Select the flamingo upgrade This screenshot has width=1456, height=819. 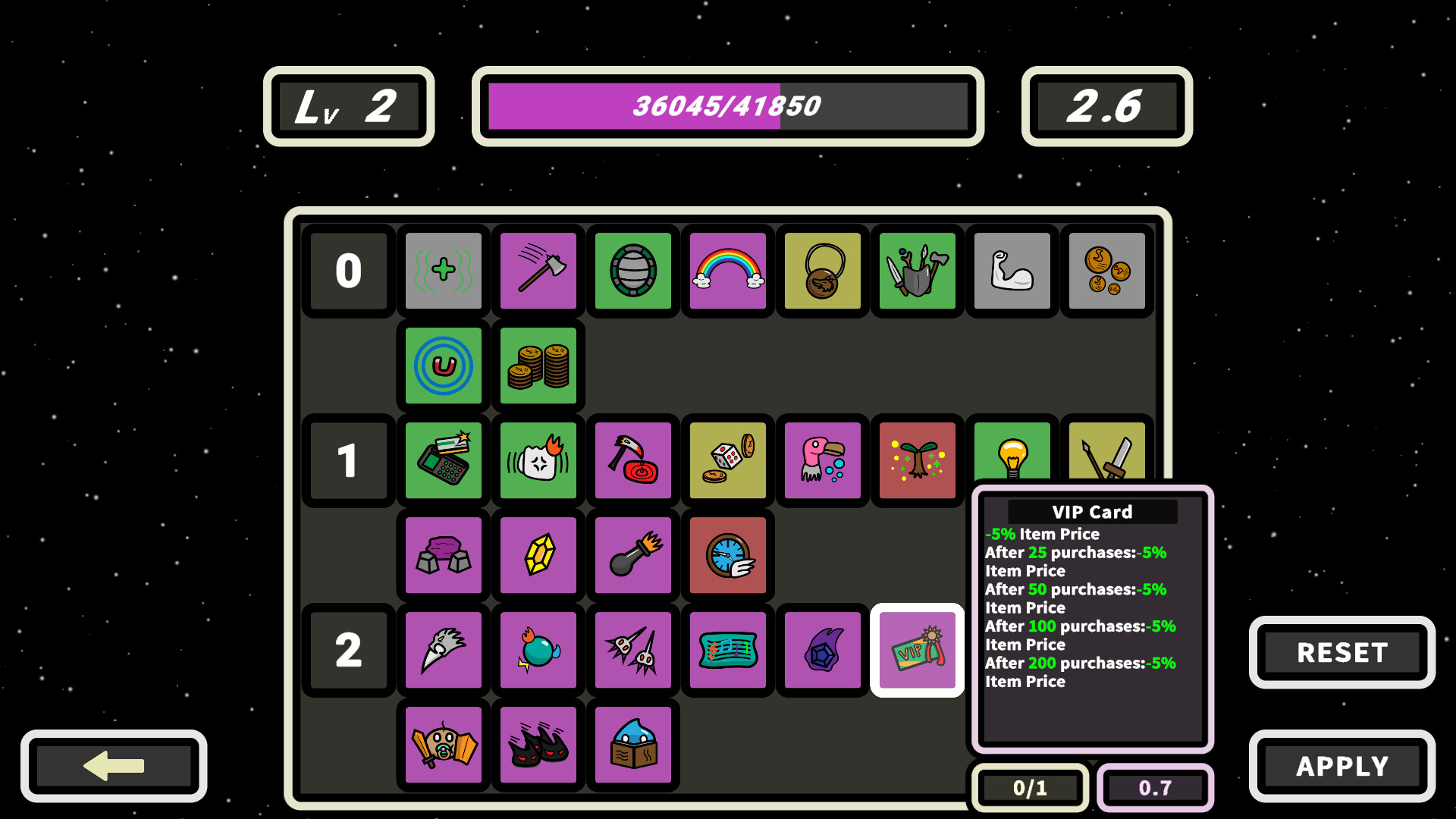[x=822, y=460]
